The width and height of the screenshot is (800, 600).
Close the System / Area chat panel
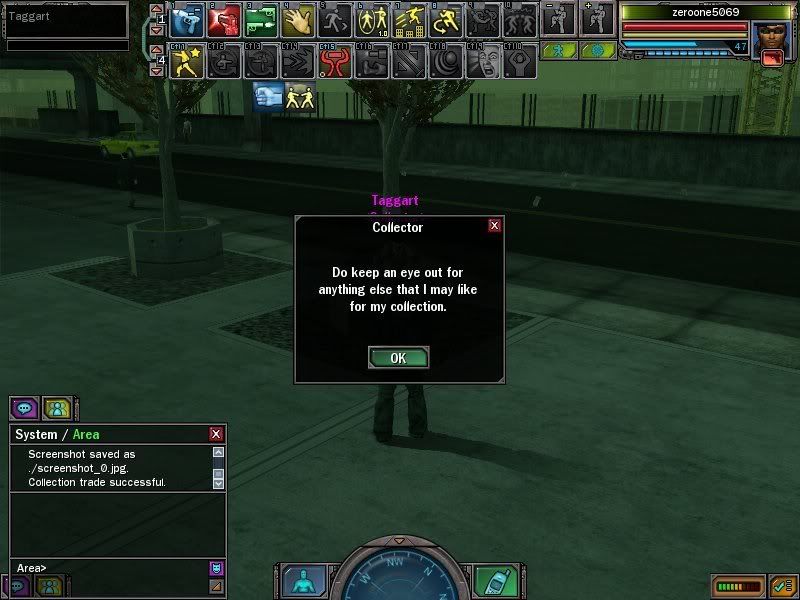pos(216,434)
